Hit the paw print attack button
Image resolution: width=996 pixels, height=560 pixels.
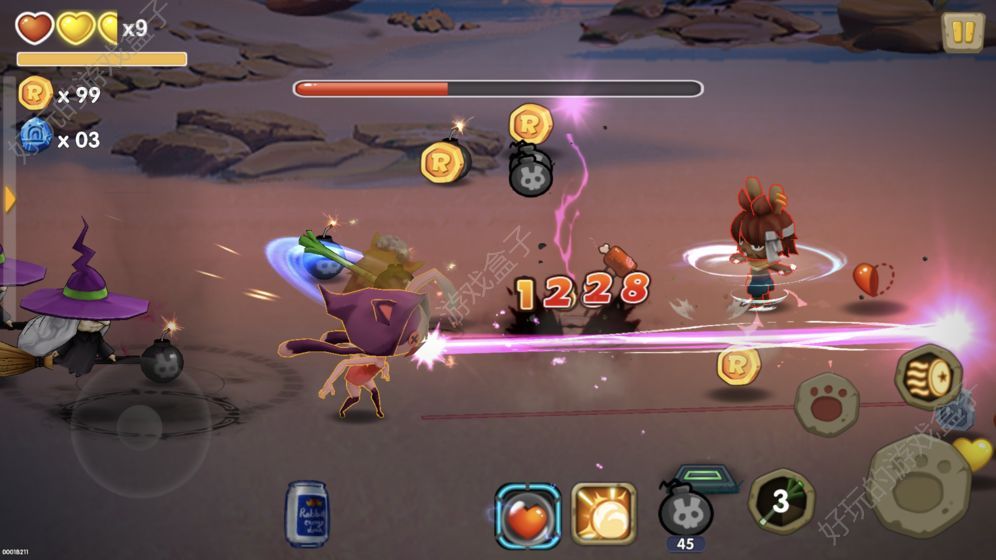pos(827,403)
